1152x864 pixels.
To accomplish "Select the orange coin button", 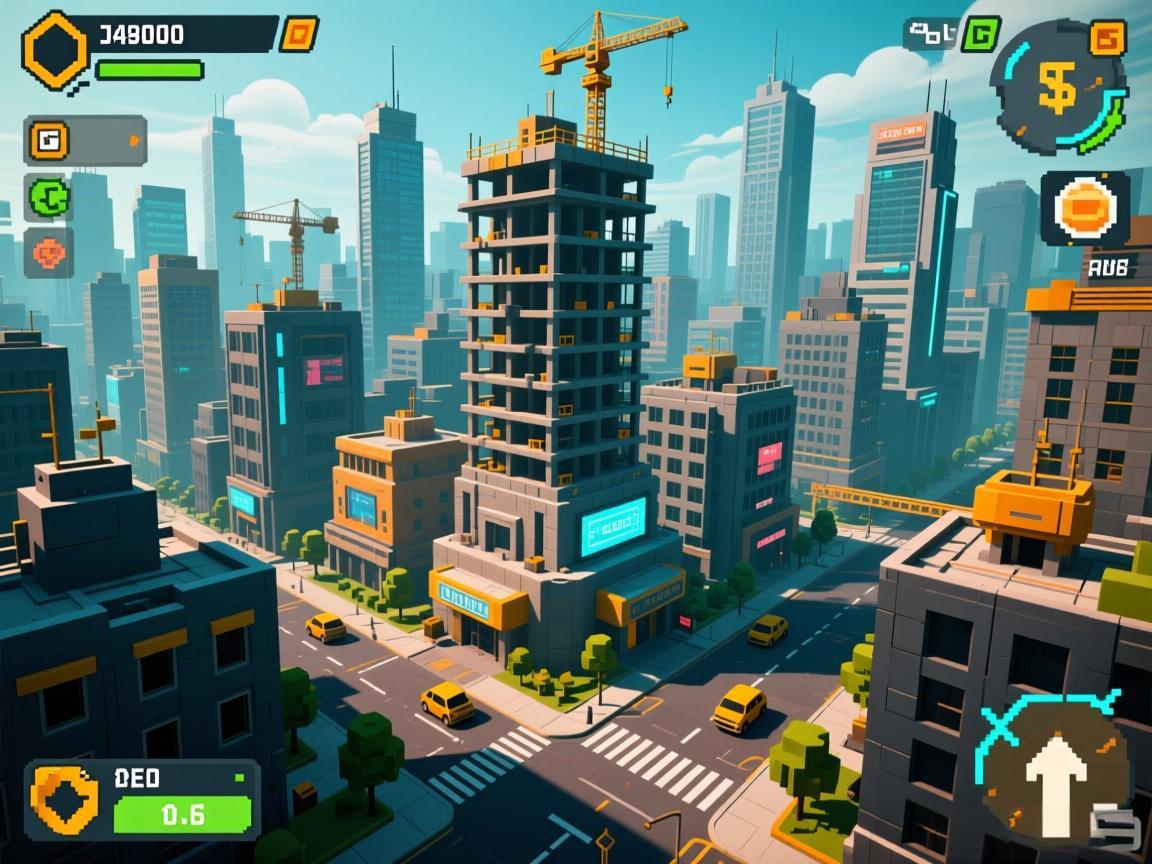I will coord(1084,208).
